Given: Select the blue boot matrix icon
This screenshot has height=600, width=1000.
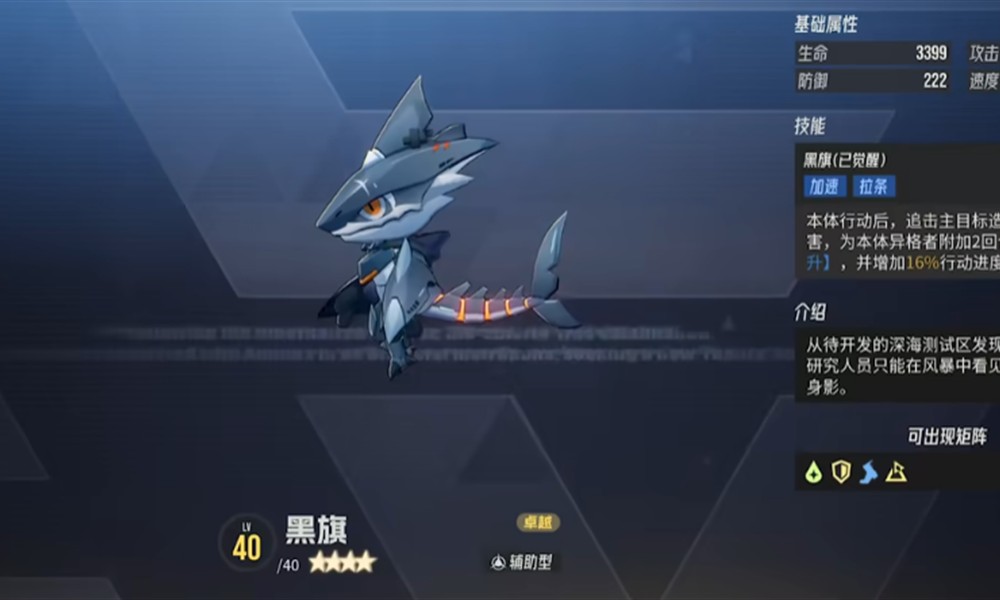Looking at the screenshot, I should (x=868, y=472).
